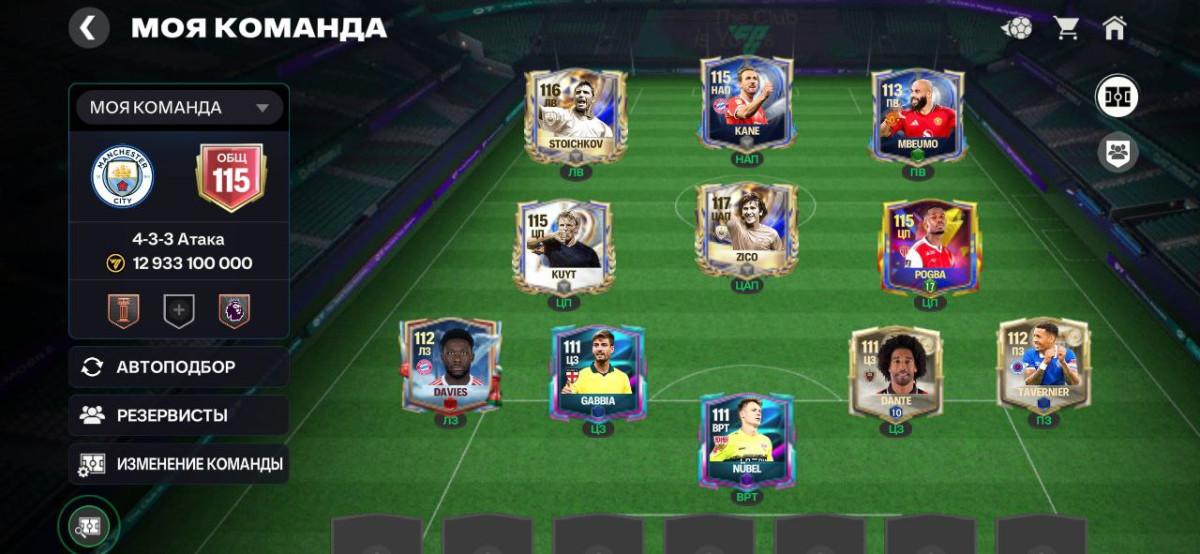The image size is (1200, 554).
Task: Switch to the pitch formation view
Action: click(1117, 96)
